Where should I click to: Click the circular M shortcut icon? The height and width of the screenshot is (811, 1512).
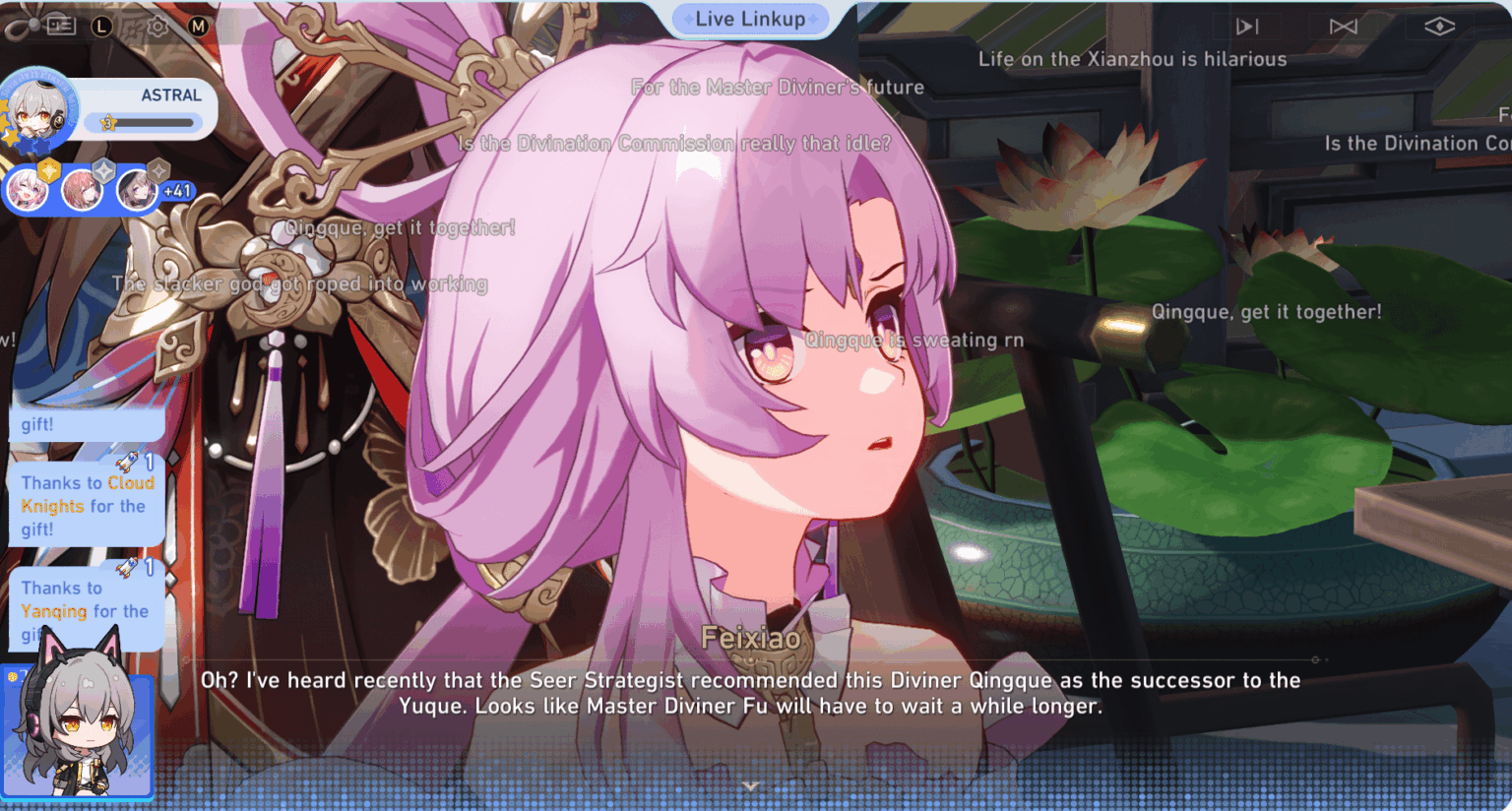198,27
